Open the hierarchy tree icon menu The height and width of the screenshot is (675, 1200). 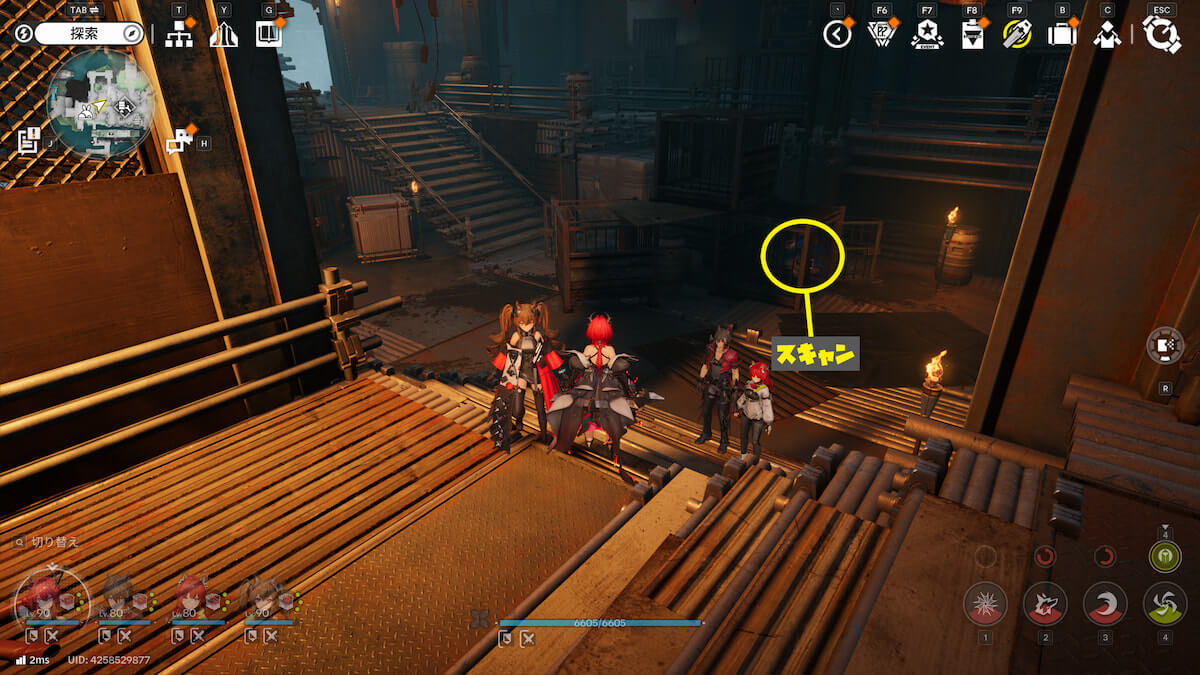[x=179, y=34]
